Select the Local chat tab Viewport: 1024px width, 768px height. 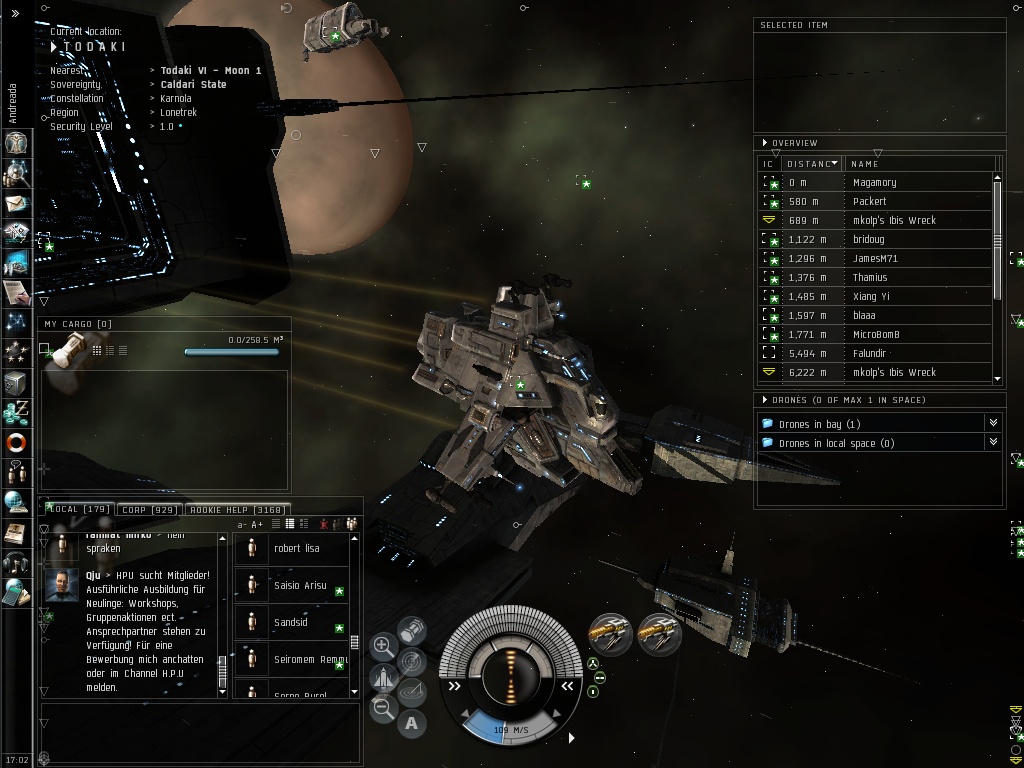coord(78,510)
